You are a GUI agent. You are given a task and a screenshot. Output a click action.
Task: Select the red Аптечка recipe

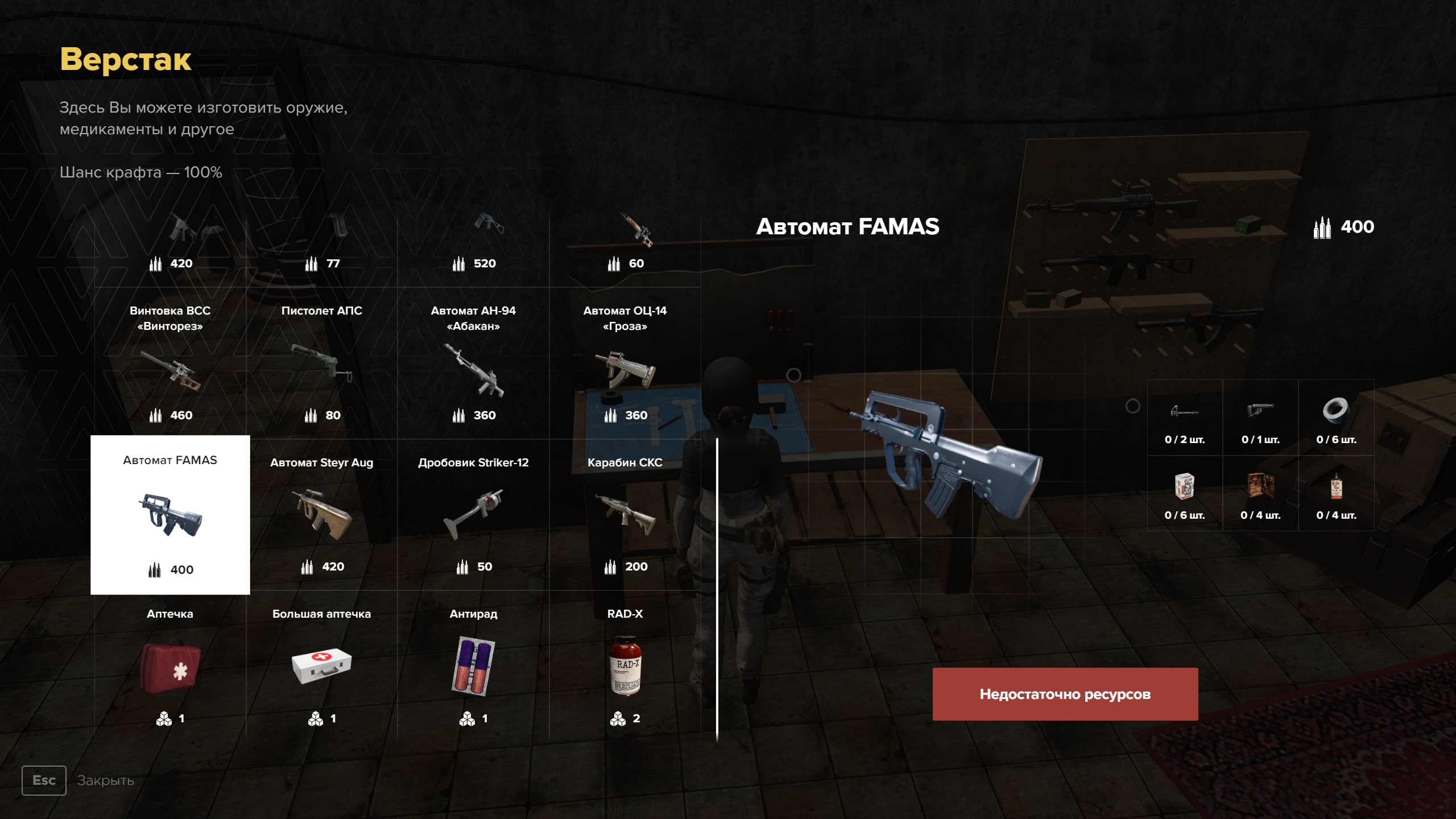[x=170, y=667]
